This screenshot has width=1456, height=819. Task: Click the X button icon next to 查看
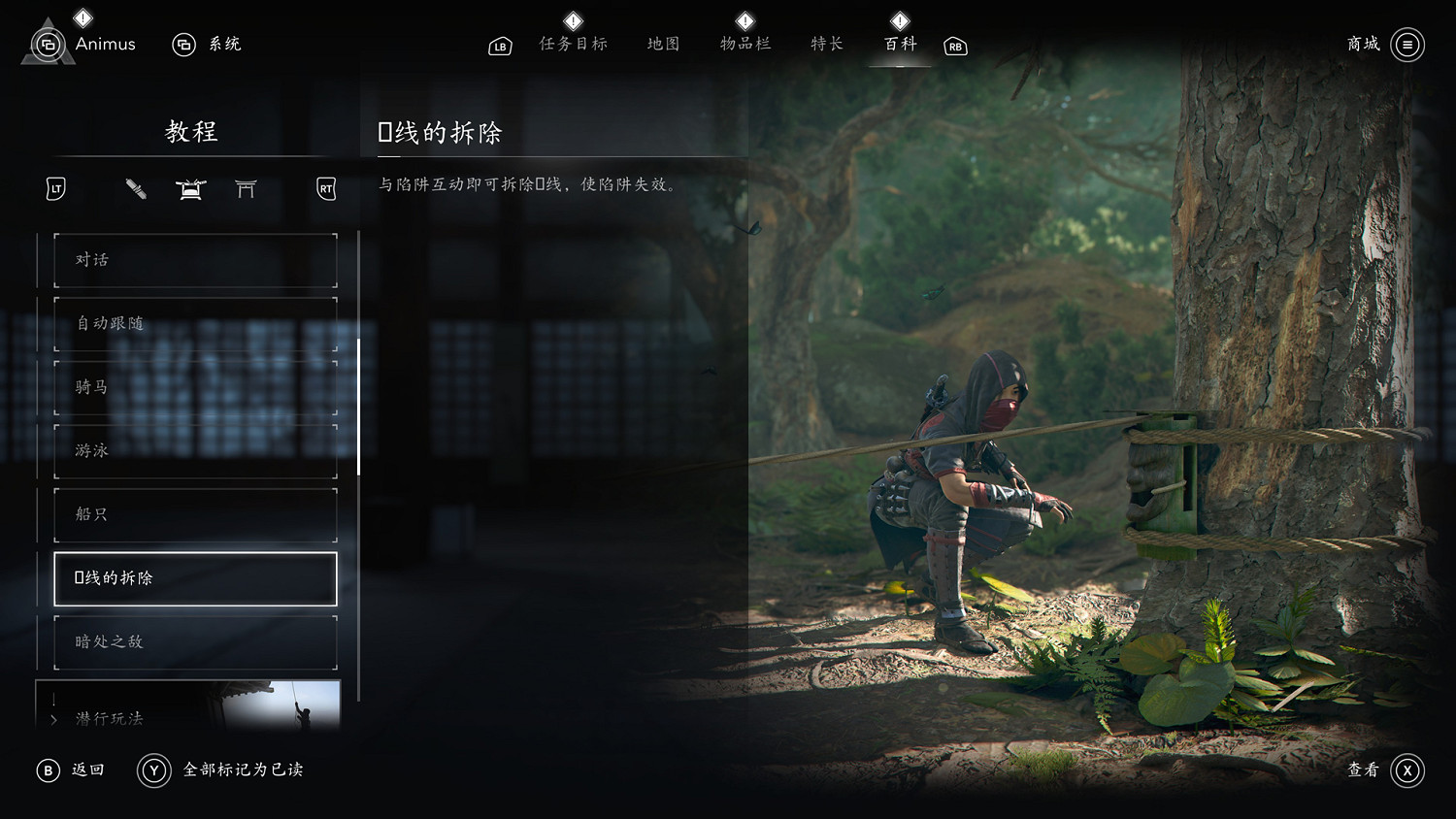click(1407, 770)
